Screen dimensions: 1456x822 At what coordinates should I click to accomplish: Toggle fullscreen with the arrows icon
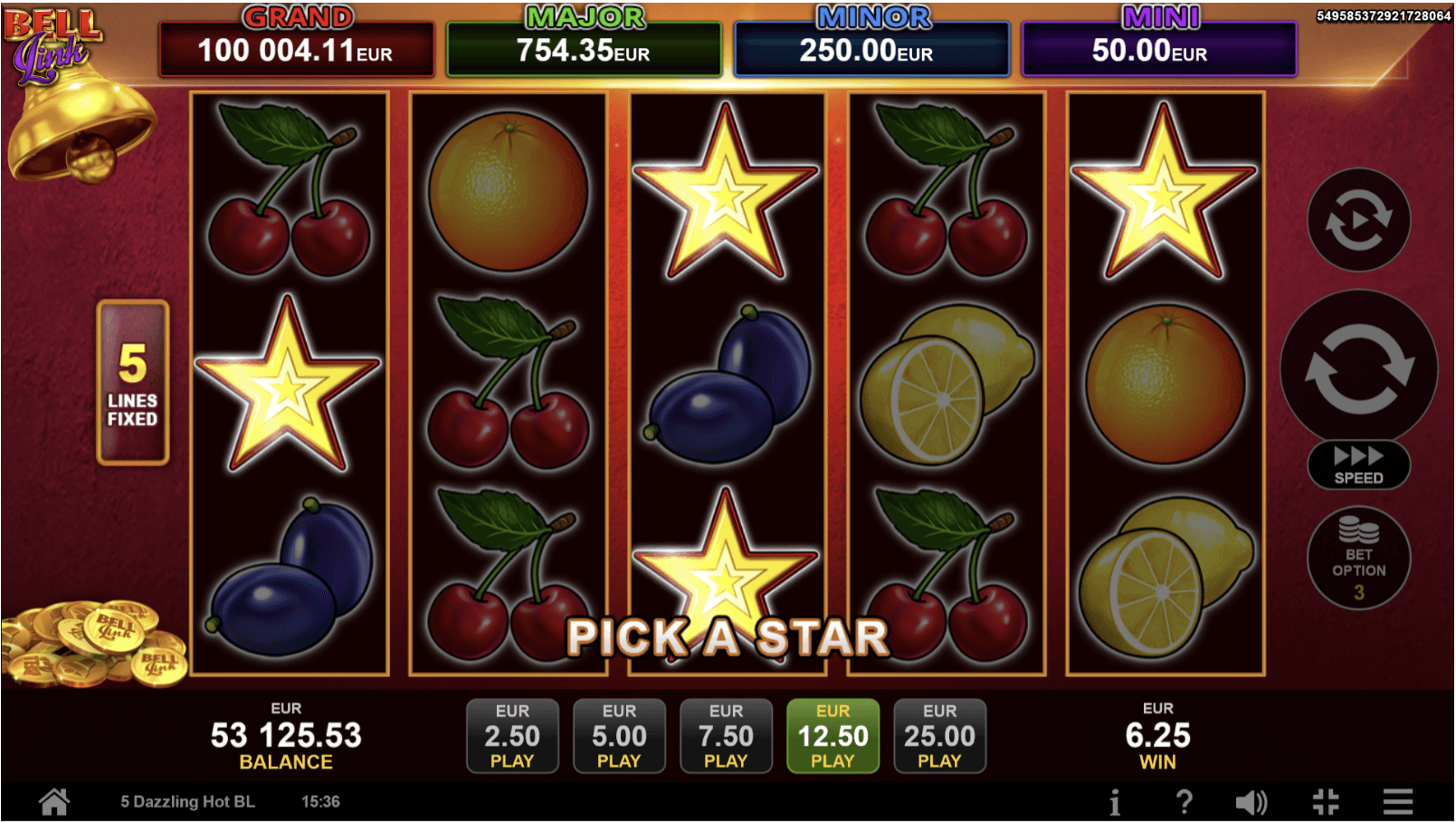pyautogui.click(x=1326, y=801)
